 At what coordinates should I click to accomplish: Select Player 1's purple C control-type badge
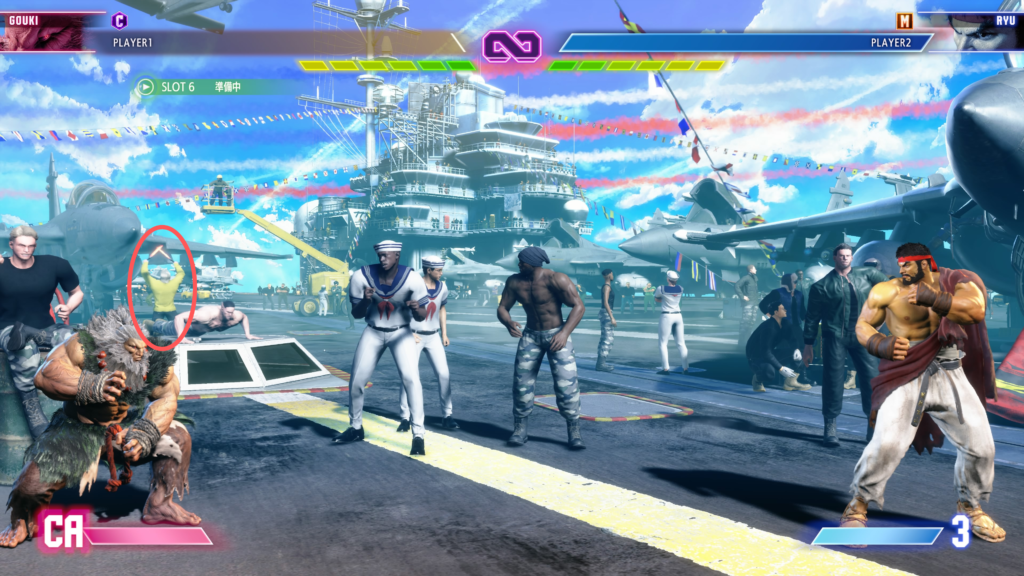[120, 20]
